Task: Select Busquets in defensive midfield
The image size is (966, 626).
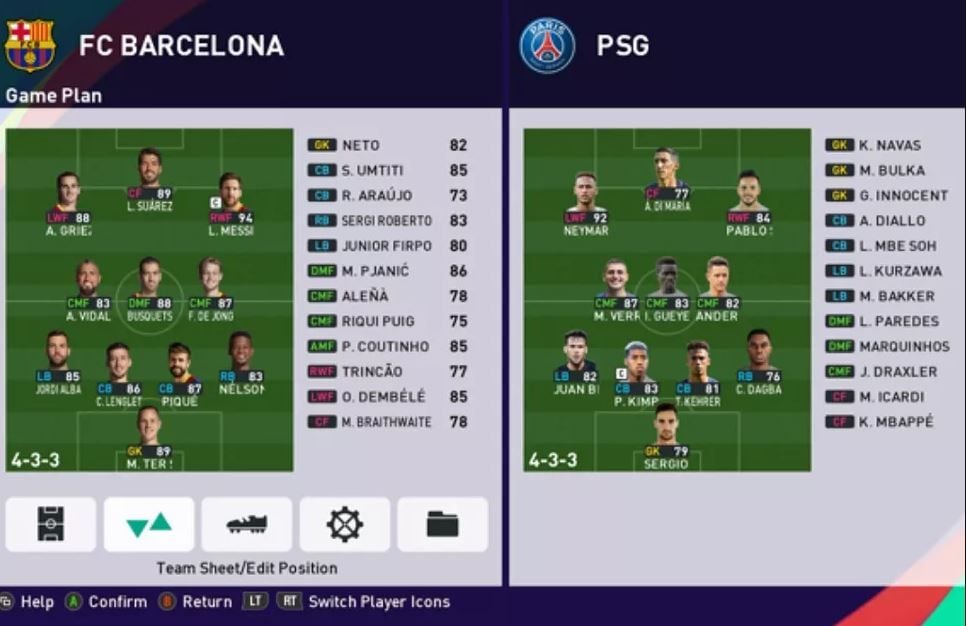Action: coord(149,283)
